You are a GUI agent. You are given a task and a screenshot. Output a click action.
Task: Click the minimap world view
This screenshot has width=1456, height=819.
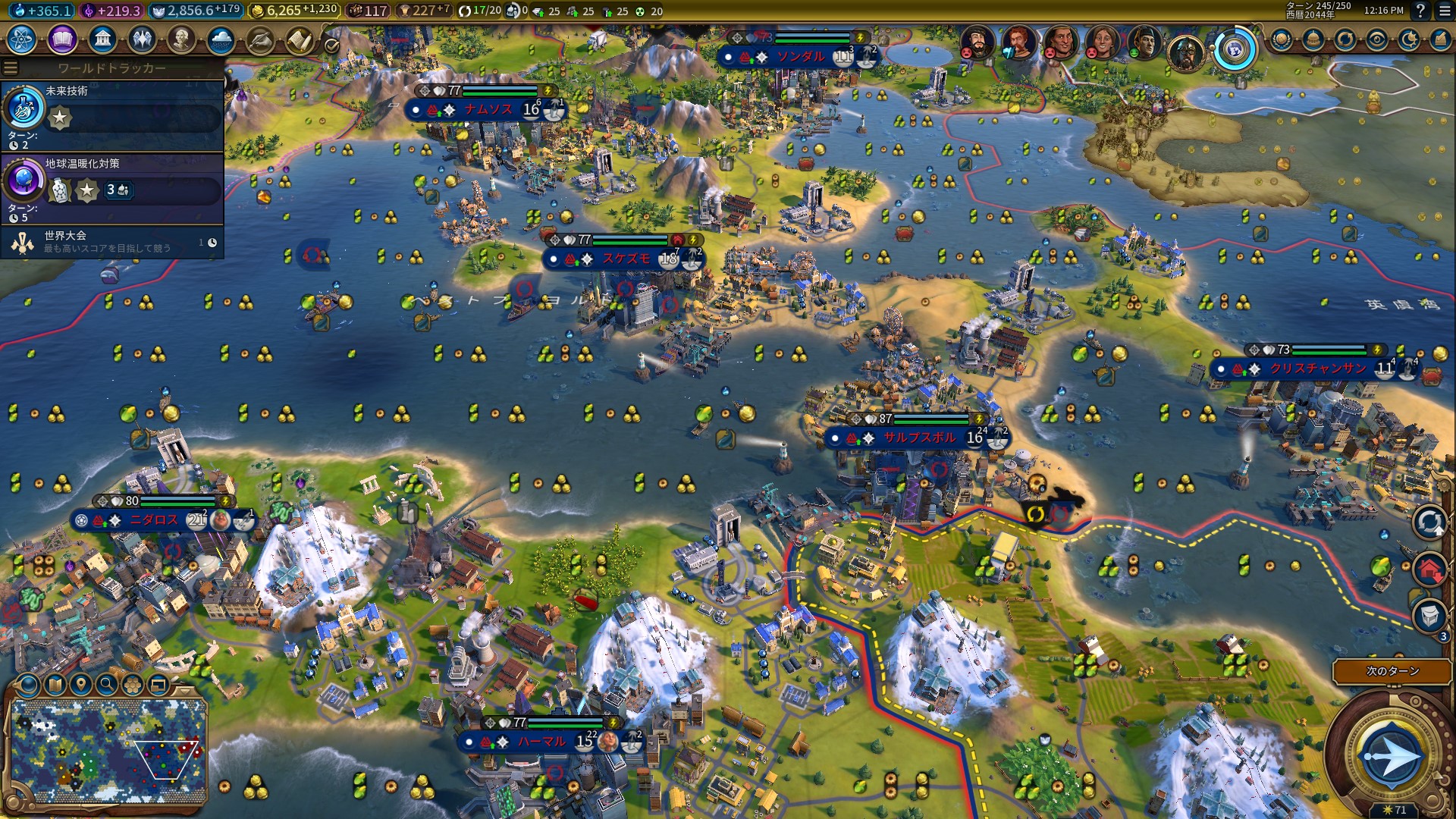pos(108,749)
